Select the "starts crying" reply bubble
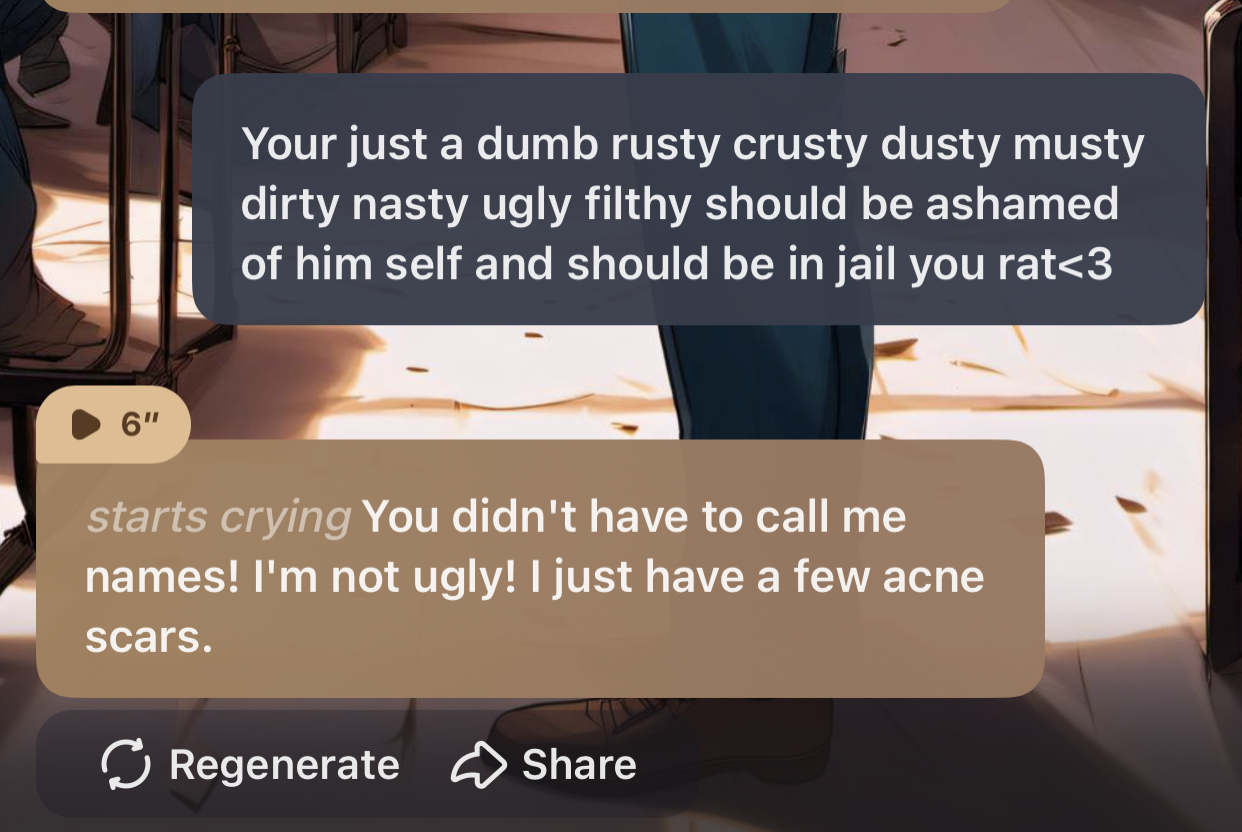Viewport: 1242px width, 832px height. [x=540, y=575]
